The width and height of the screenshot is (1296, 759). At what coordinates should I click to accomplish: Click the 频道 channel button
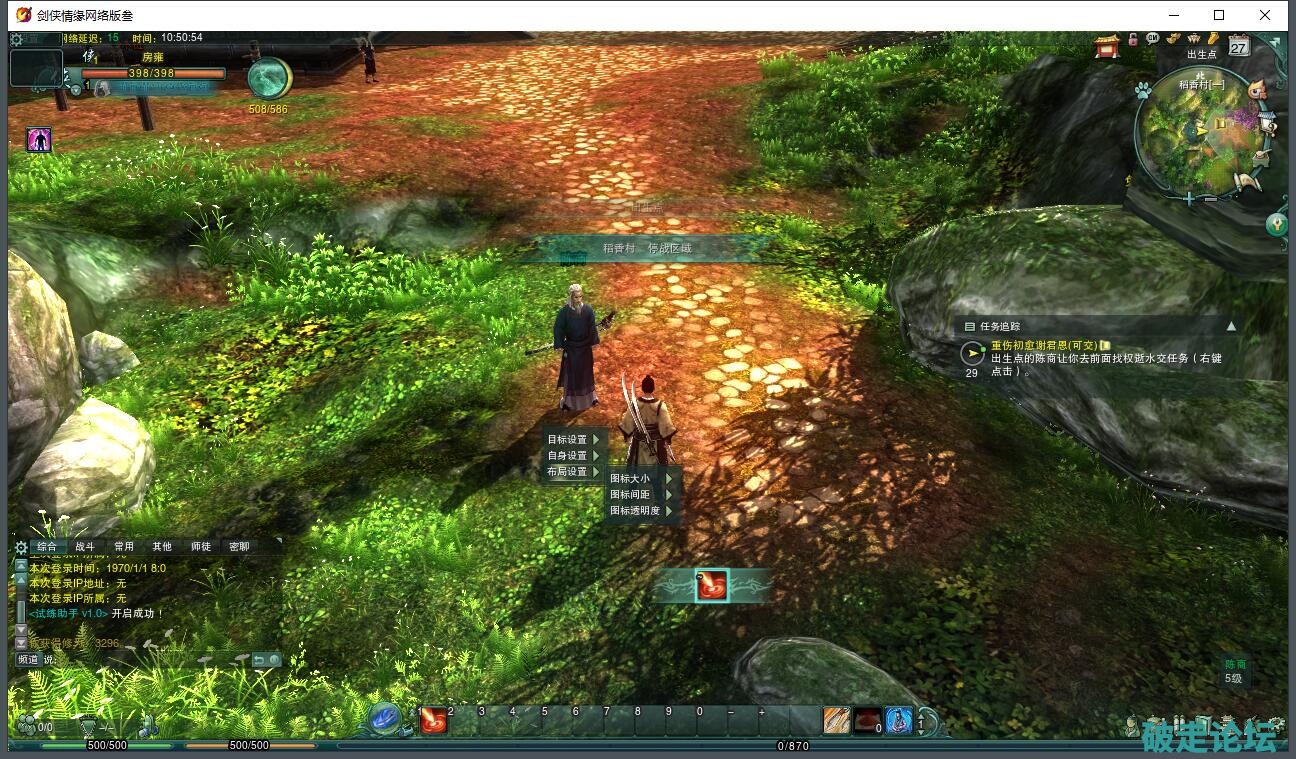28,660
